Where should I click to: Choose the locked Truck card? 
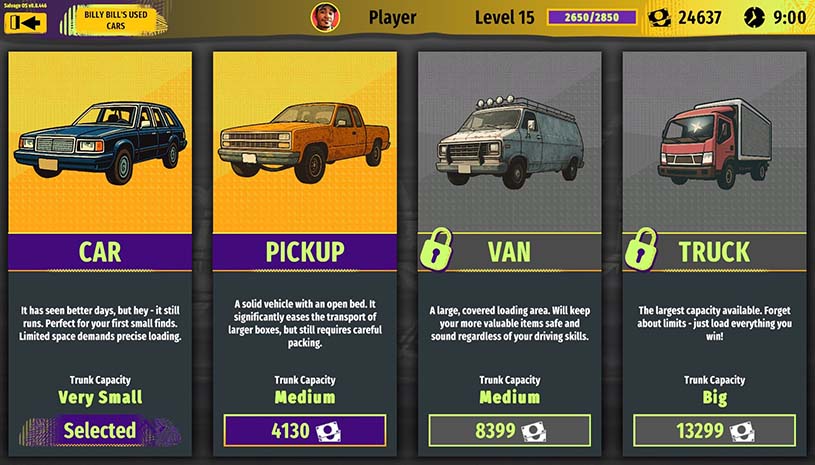714,160
